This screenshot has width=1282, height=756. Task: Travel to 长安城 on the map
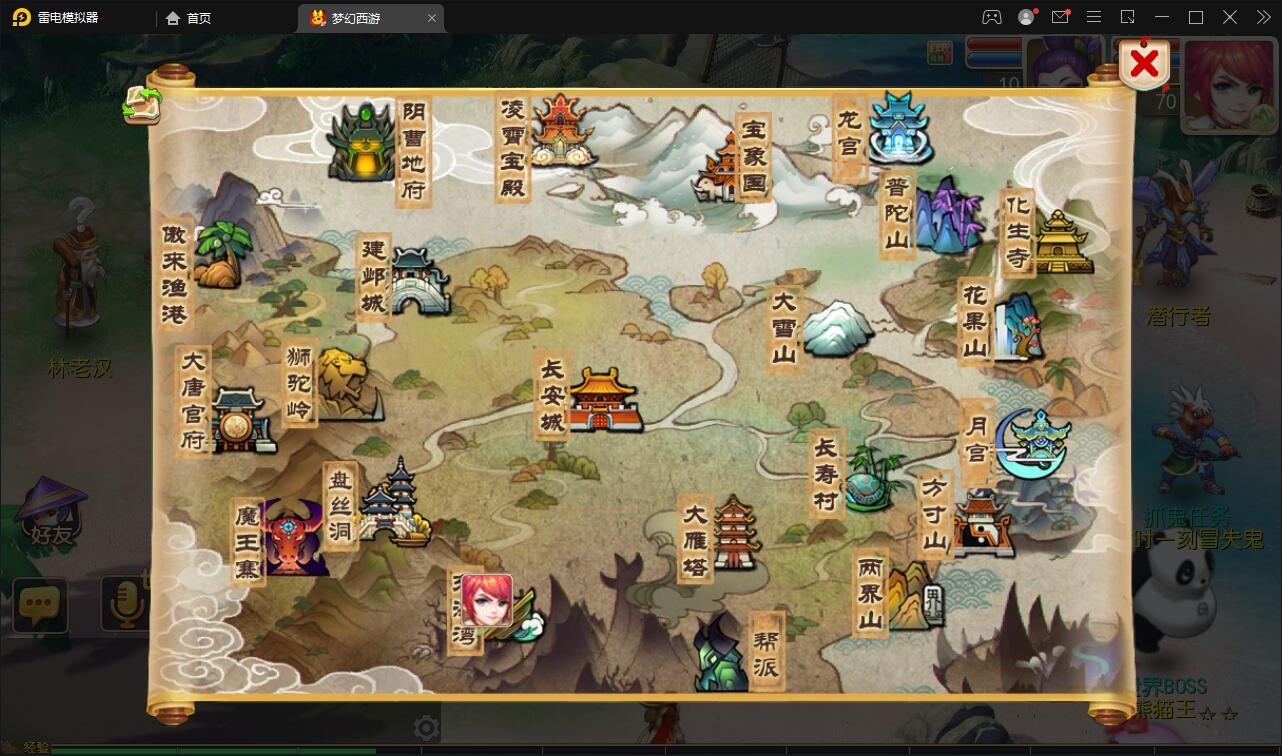point(601,399)
